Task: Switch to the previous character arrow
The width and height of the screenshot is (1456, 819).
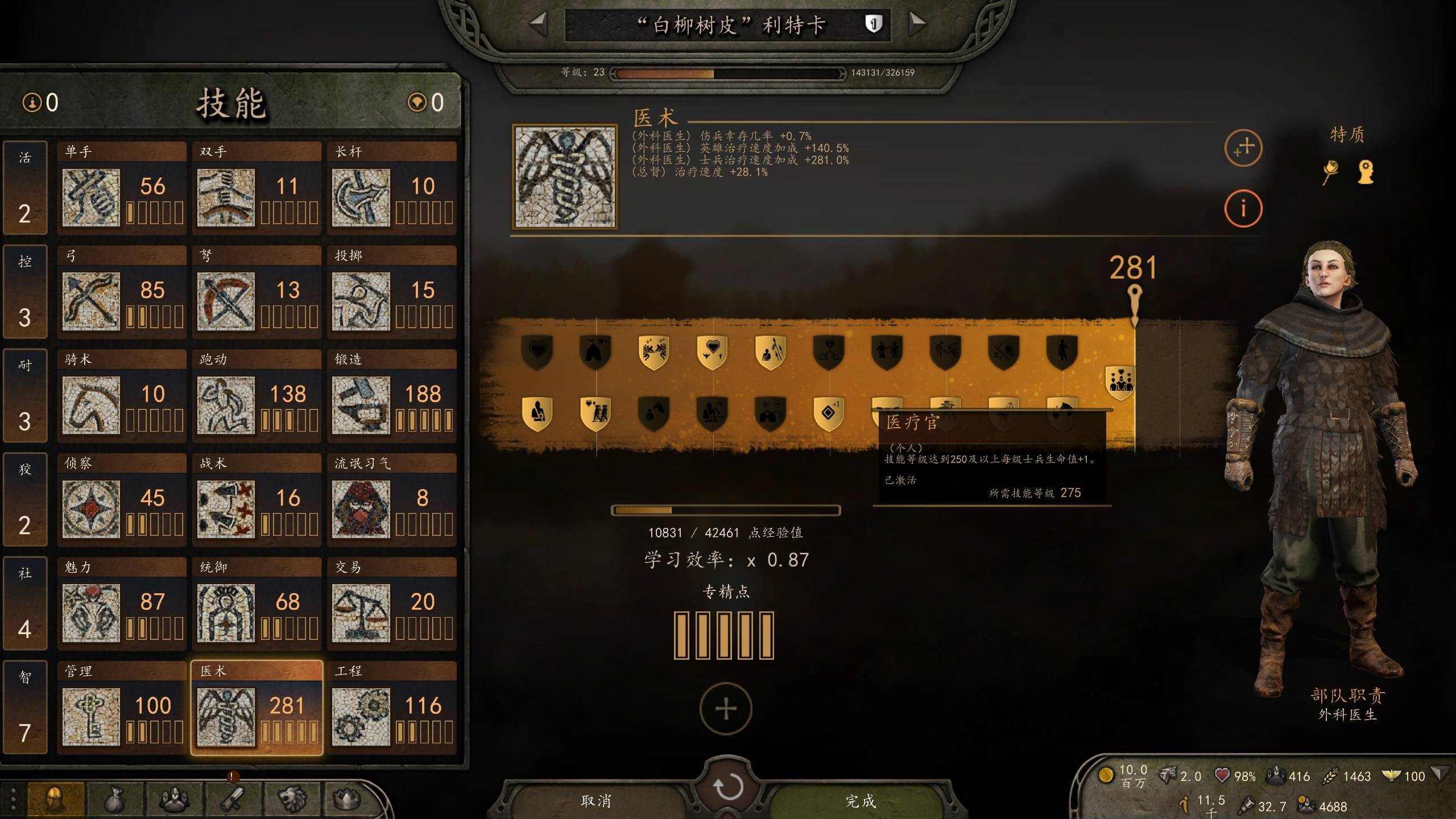Action: coord(537,24)
